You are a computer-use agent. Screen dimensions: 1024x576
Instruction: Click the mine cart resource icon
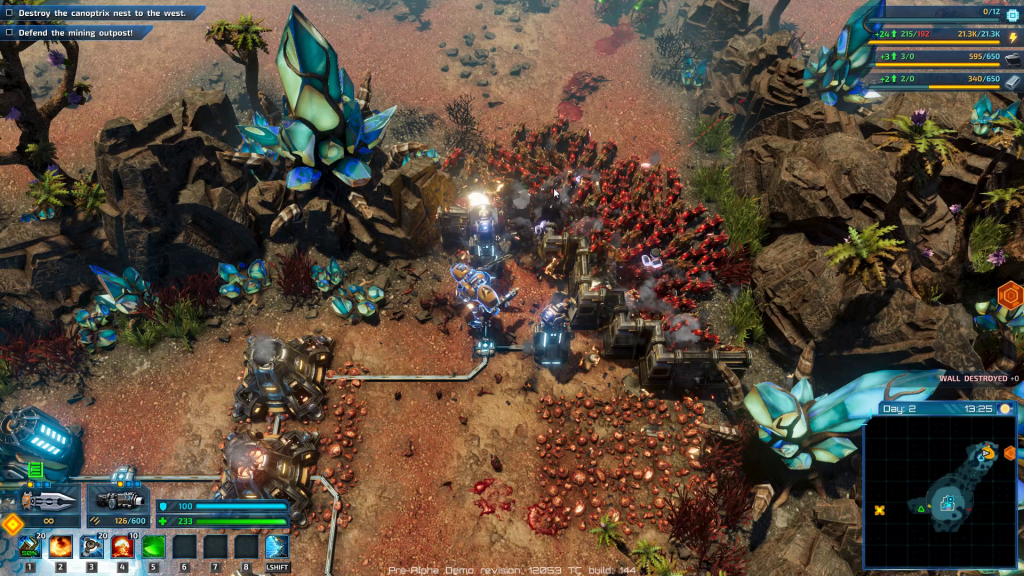pyautogui.click(x=1012, y=59)
